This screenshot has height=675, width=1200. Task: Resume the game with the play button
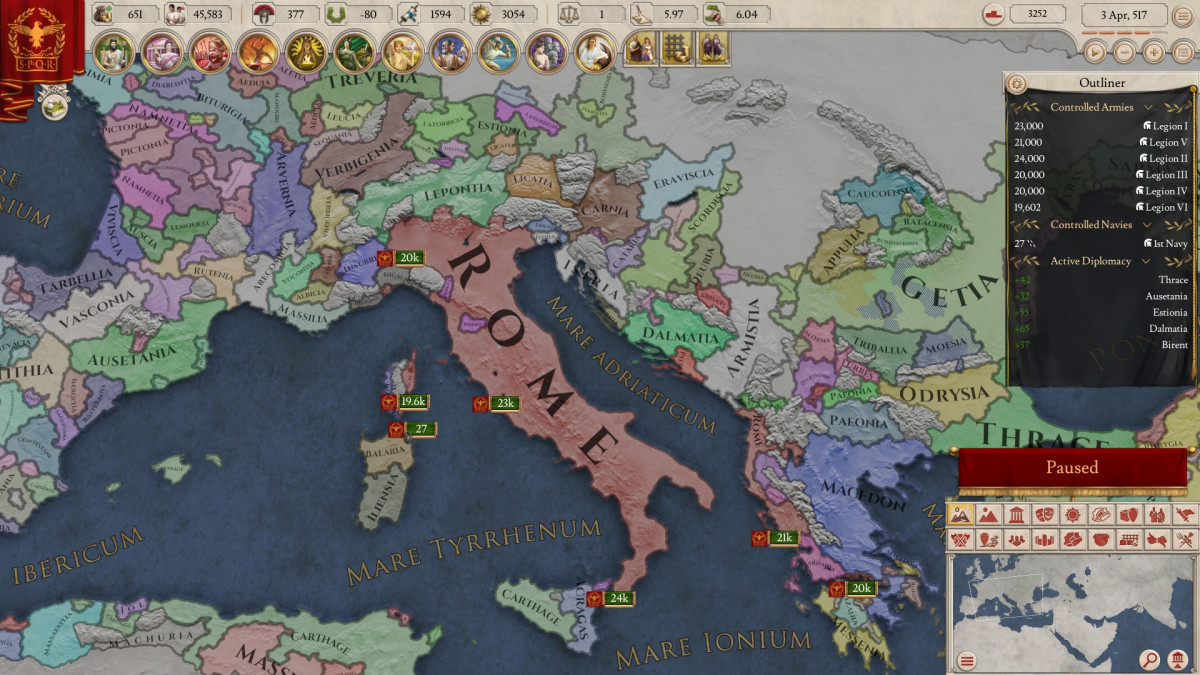[x=1095, y=52]
